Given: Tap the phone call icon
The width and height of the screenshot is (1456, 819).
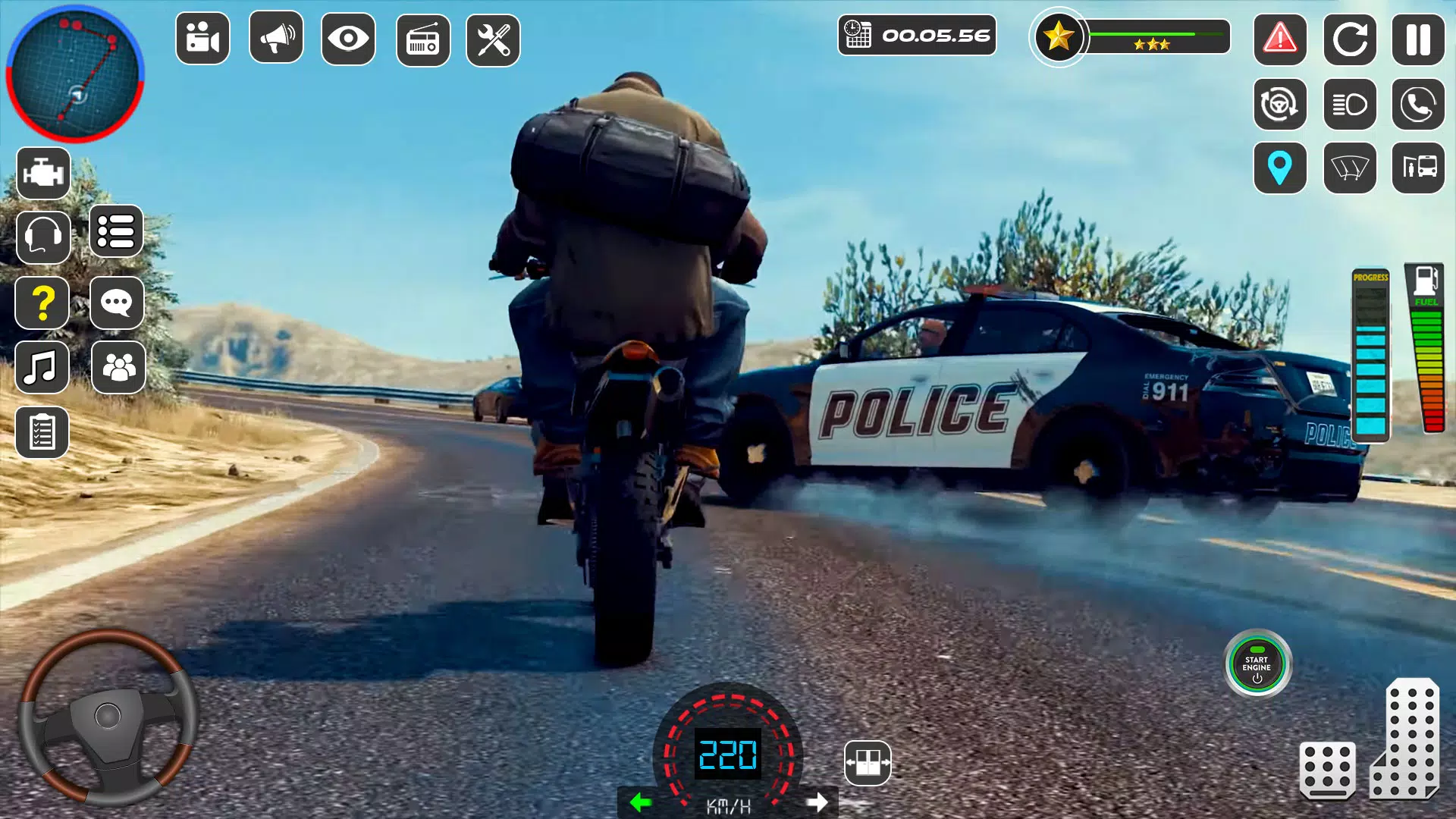Looking at the screenshot, I should coord(1417,102).
